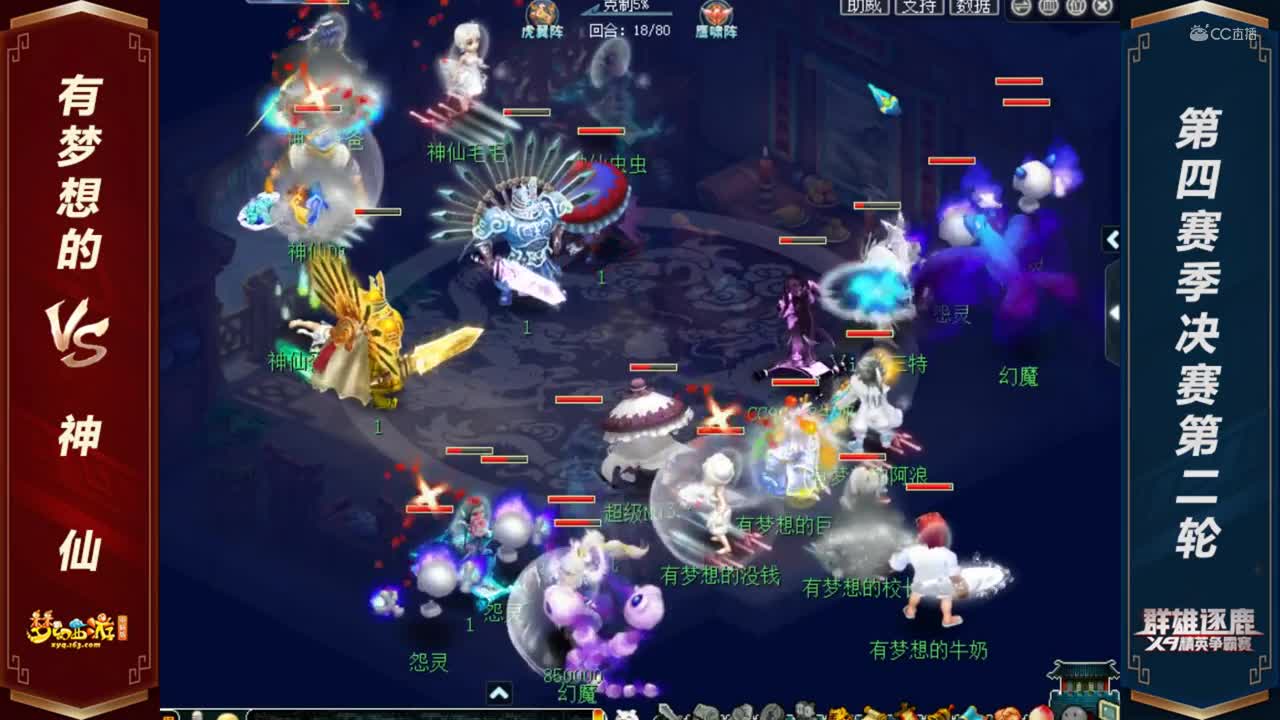Image resolution: width=1280 pixels, height=720 pixels.
Task: Expand the bottom panel via up arrow
Action: click(499, 691)
